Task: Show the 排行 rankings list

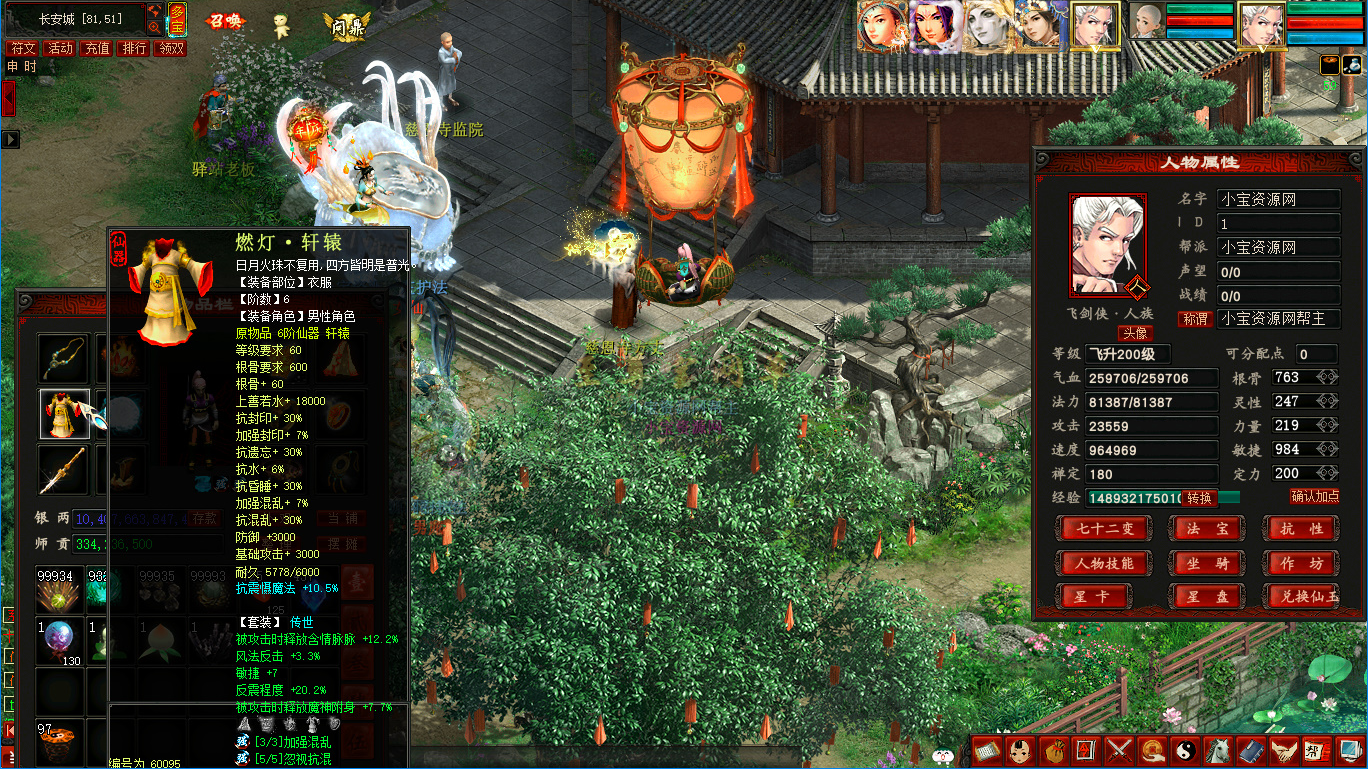Action: pos(134,48)
